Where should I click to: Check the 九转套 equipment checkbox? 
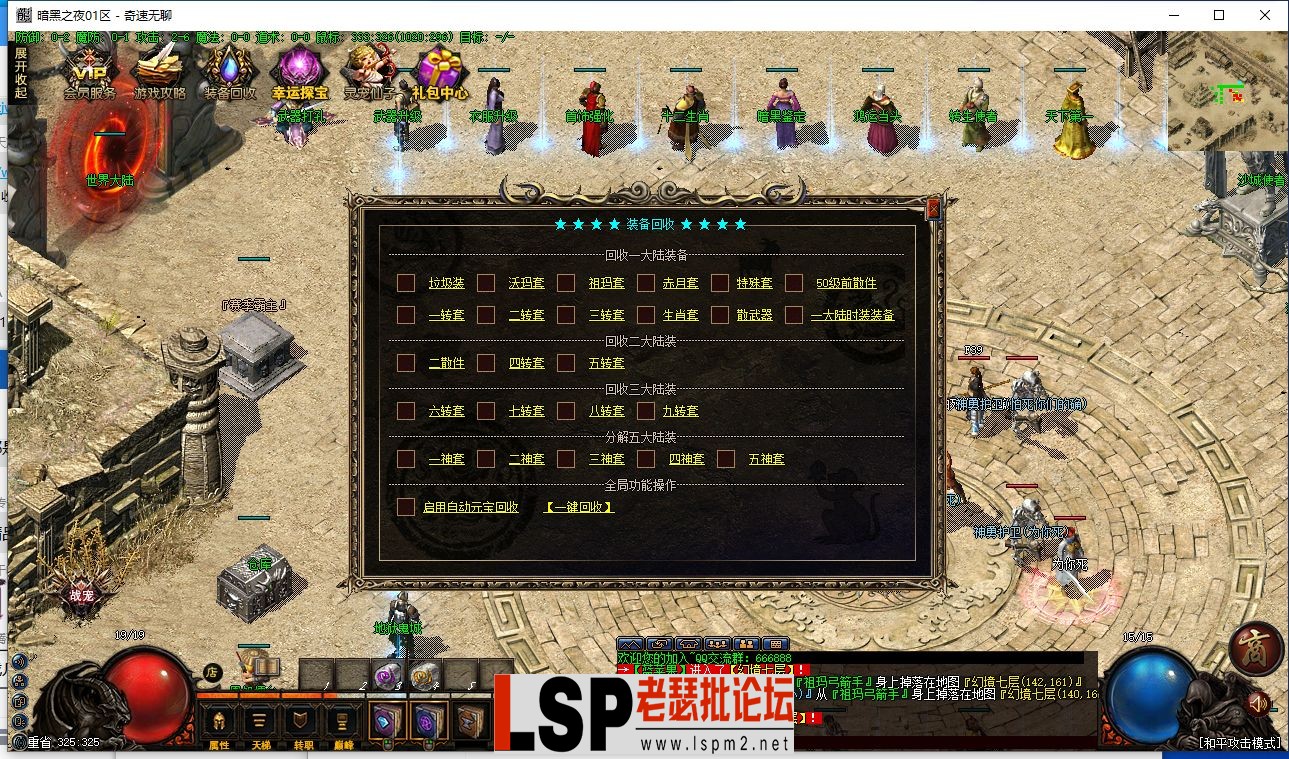(x=646, y=410)
